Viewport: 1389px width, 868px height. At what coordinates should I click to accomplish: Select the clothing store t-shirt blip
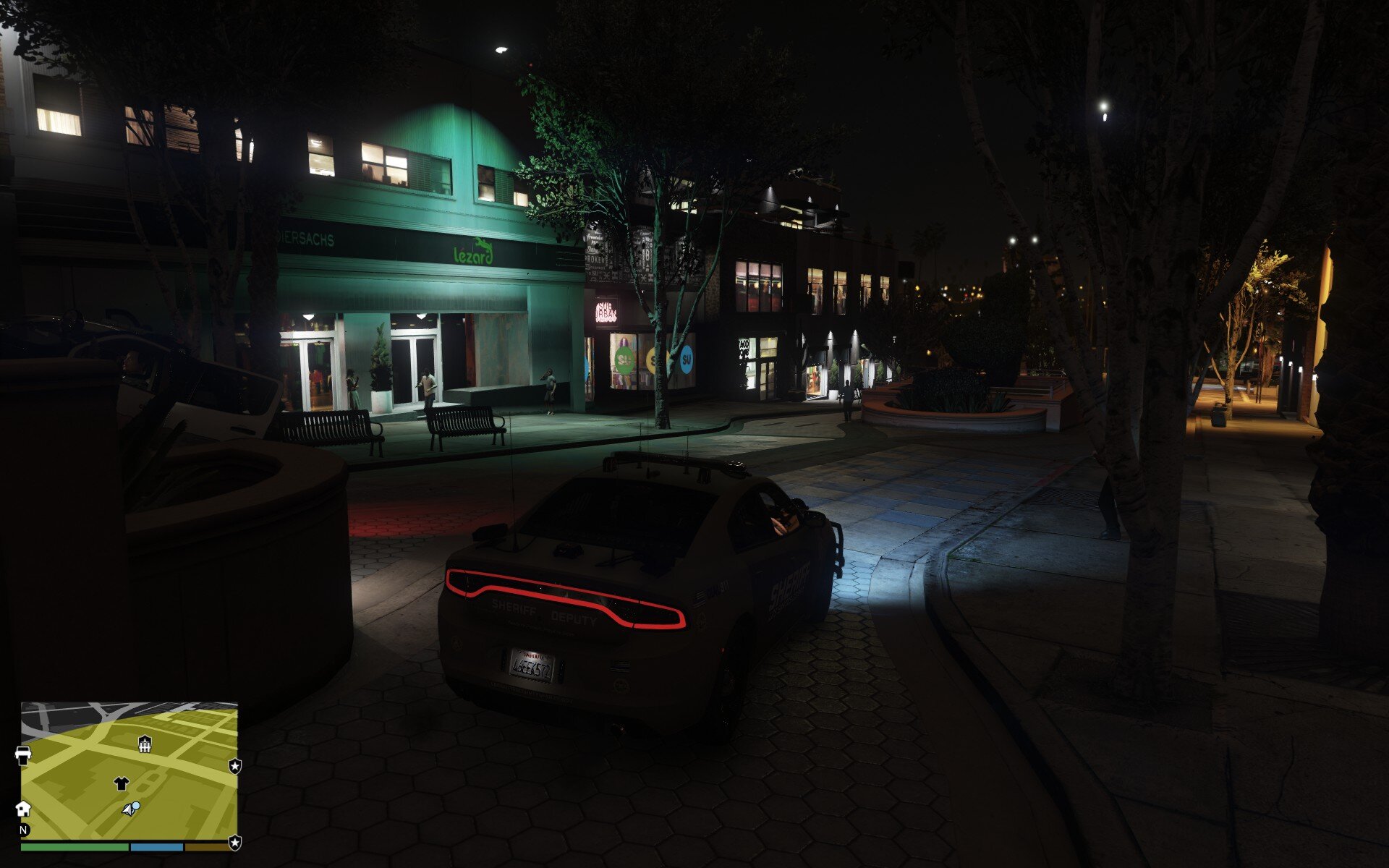coord(121,783)
